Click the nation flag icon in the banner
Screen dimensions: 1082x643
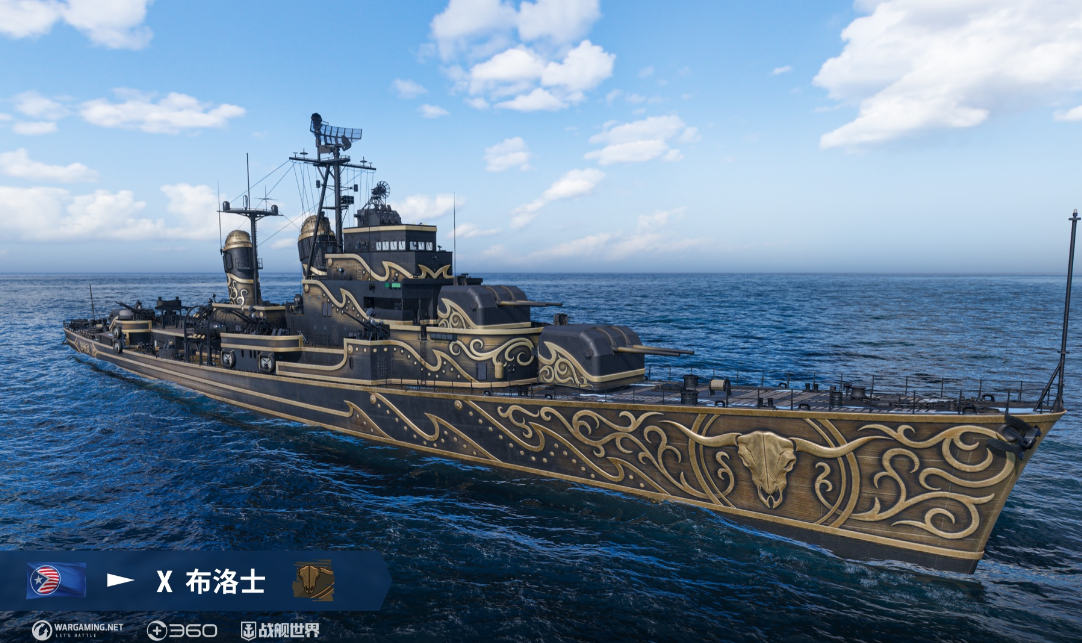pyautogui.click(x=56, y=580)
